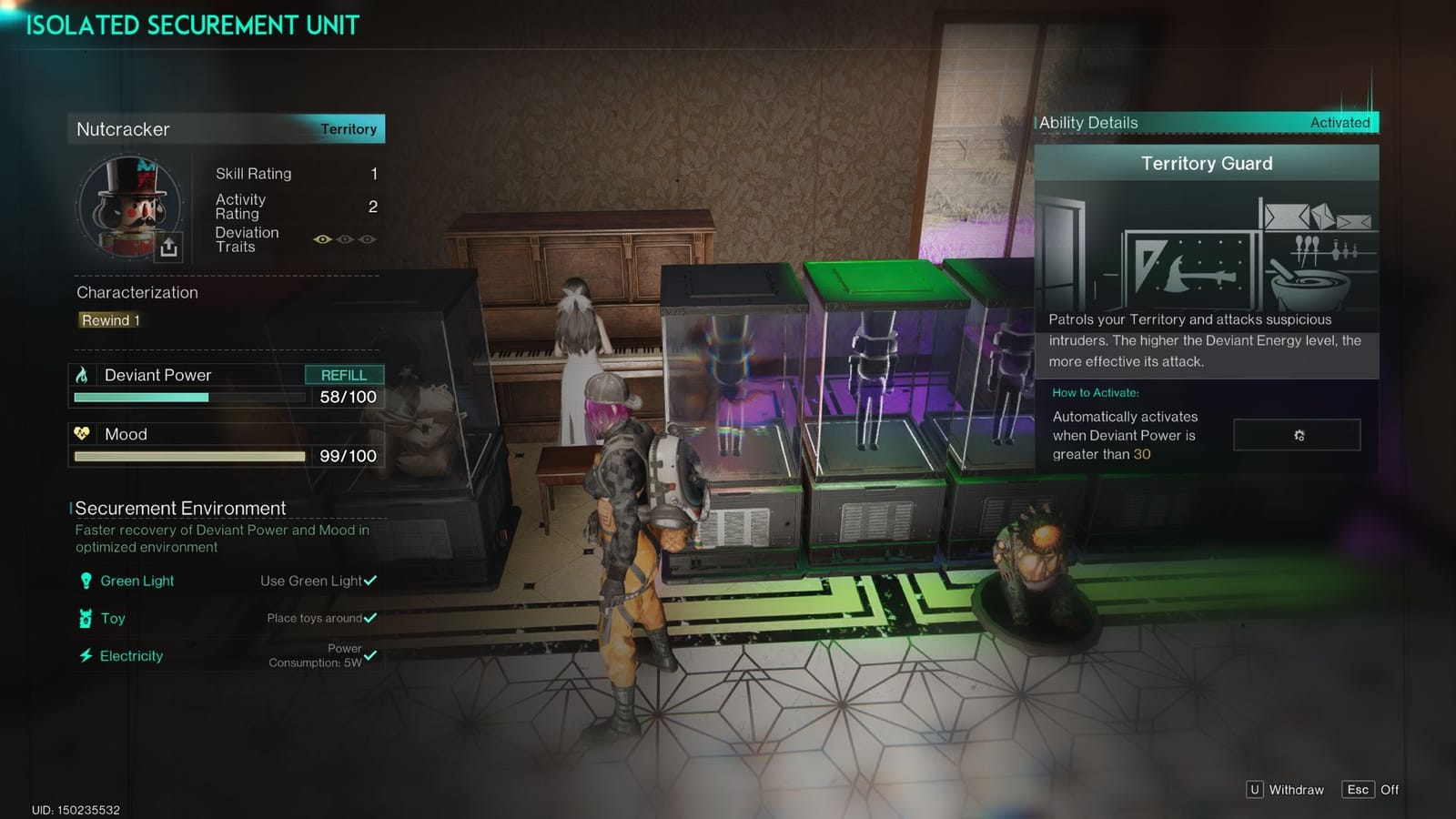Toggle the Place toys around checkmark

(369, 618)
